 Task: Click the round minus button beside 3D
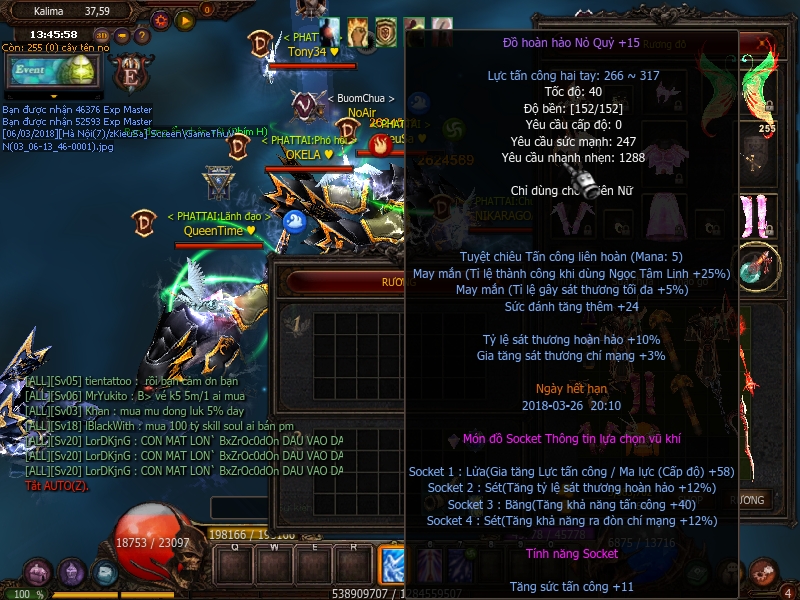121,37
